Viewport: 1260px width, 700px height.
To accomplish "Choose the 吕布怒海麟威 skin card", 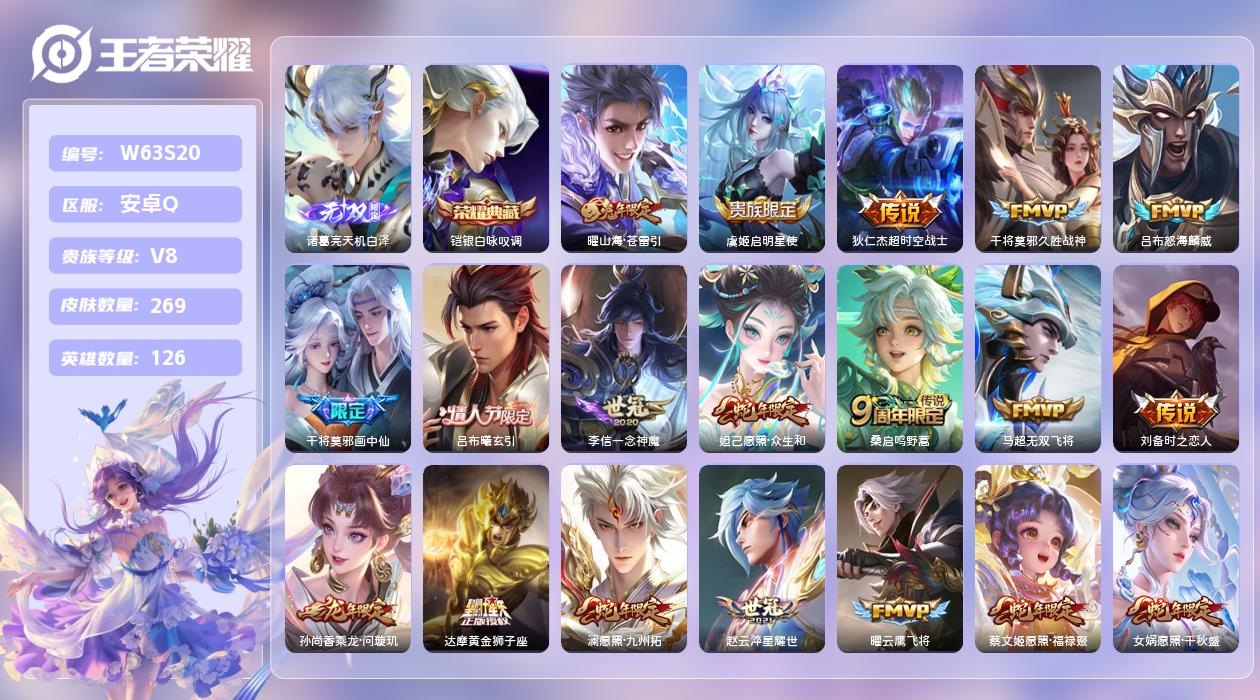I will click(x=1176, y=158).
